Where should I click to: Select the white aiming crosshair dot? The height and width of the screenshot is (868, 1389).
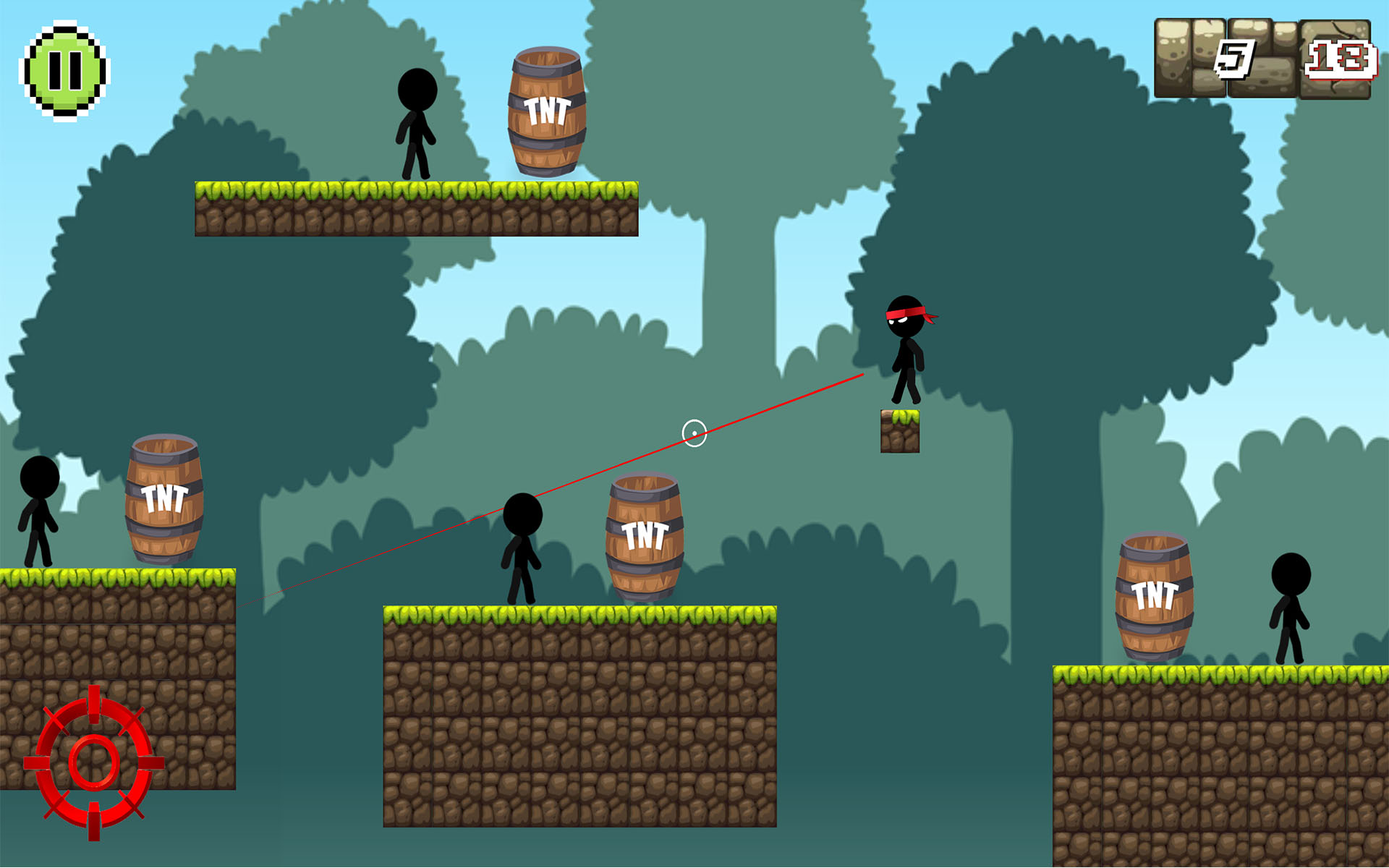click(x=694, y=432)
